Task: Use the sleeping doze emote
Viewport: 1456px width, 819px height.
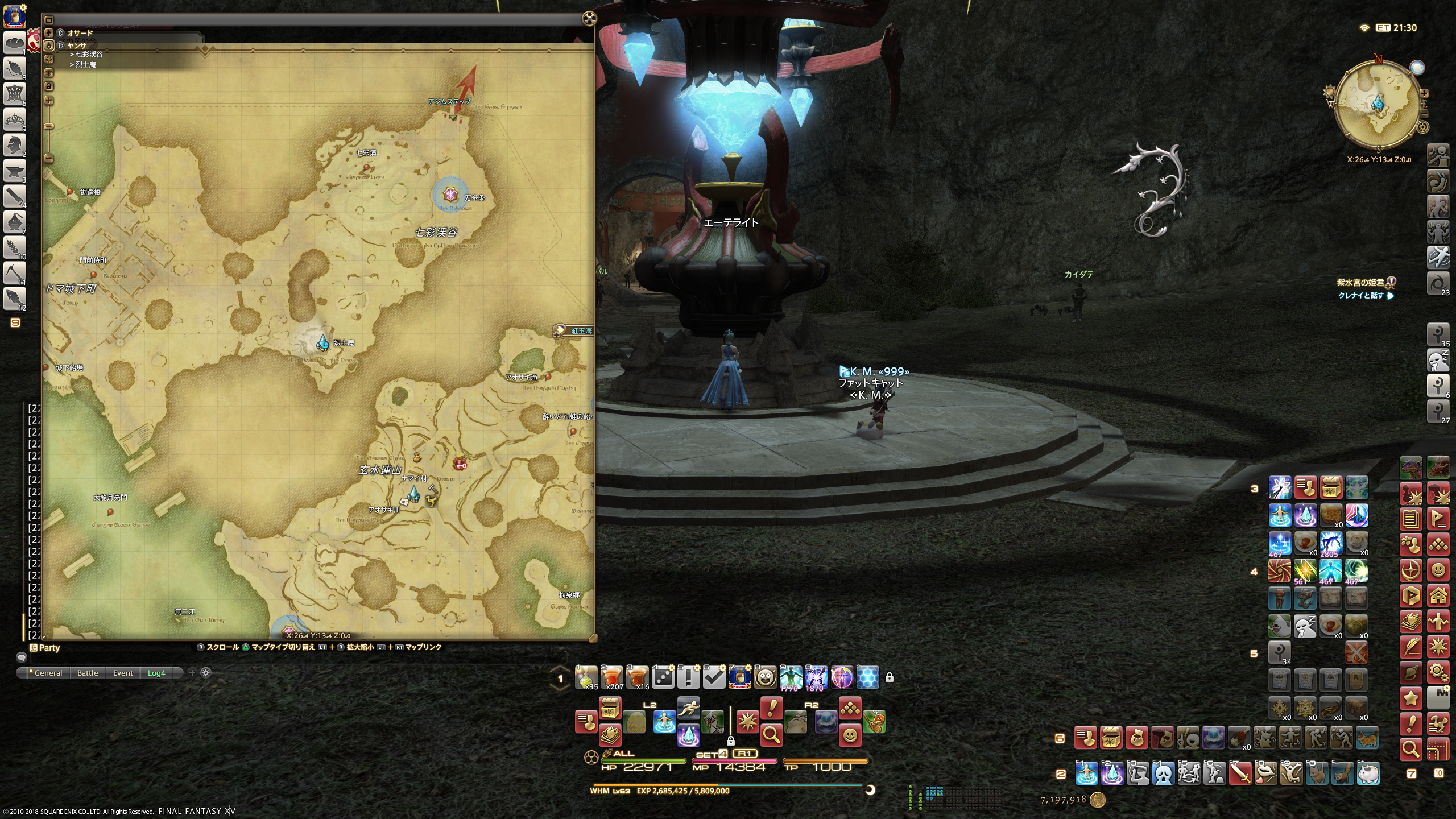Action: click(x=1305, y=626)
